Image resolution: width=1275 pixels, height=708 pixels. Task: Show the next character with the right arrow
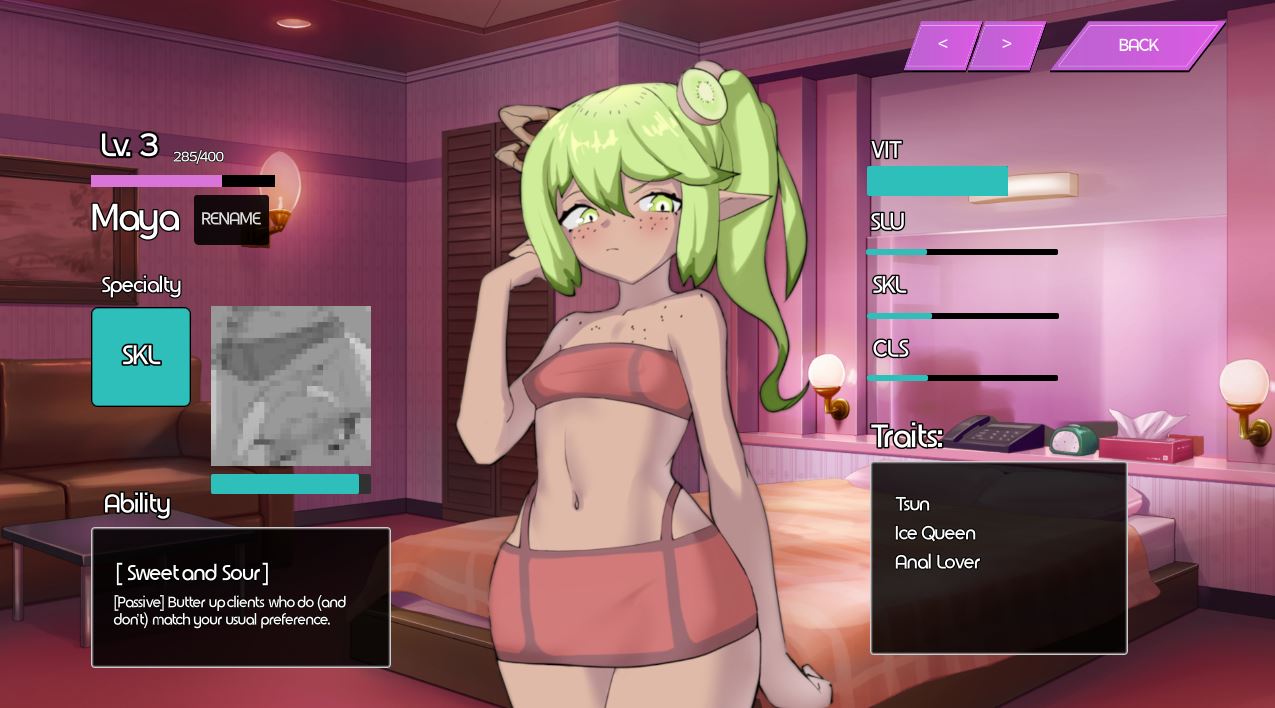point(1006,45)
